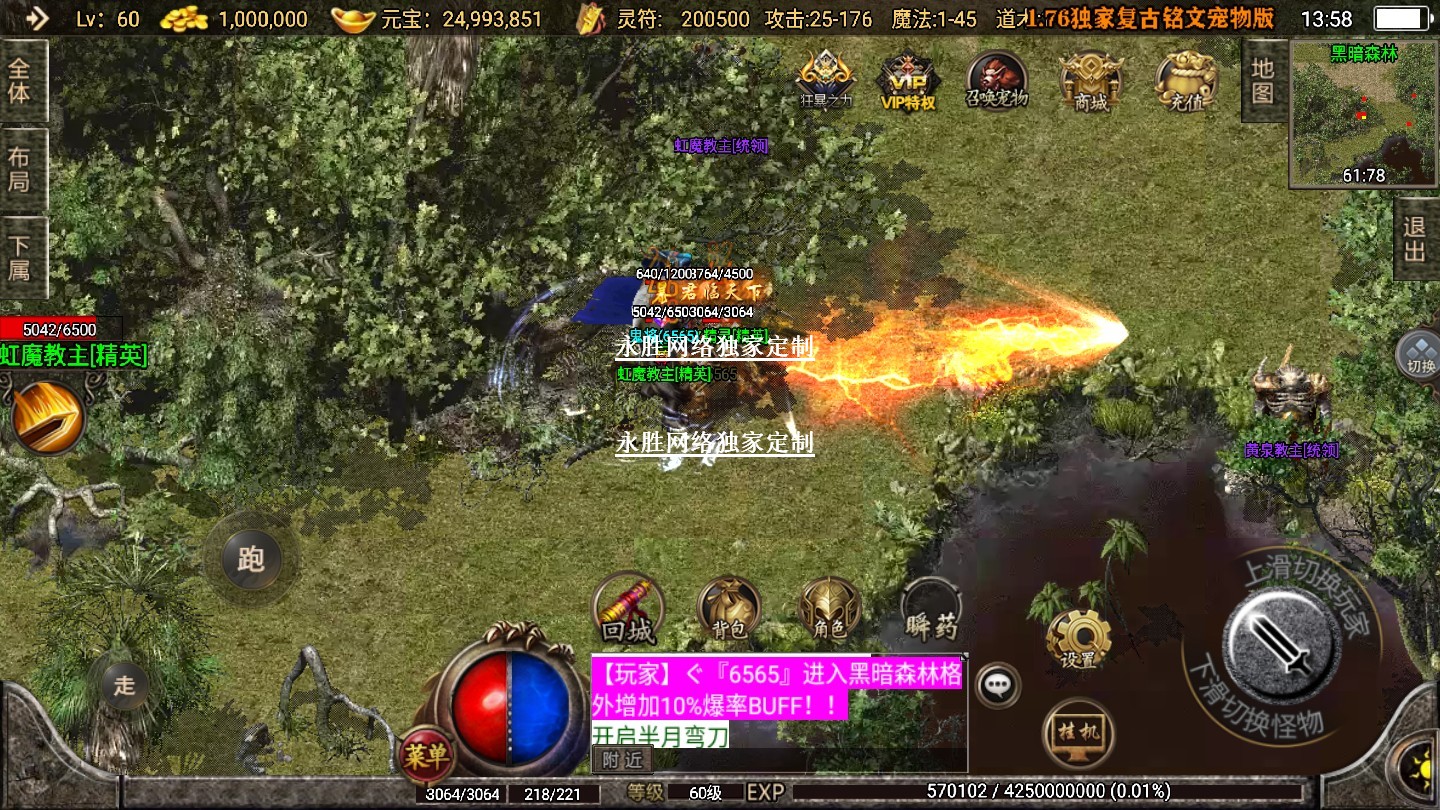The width and height of the screenshot is (1440, 810).
Task: Open VIP特权 privileges
Action: point(907,80)
